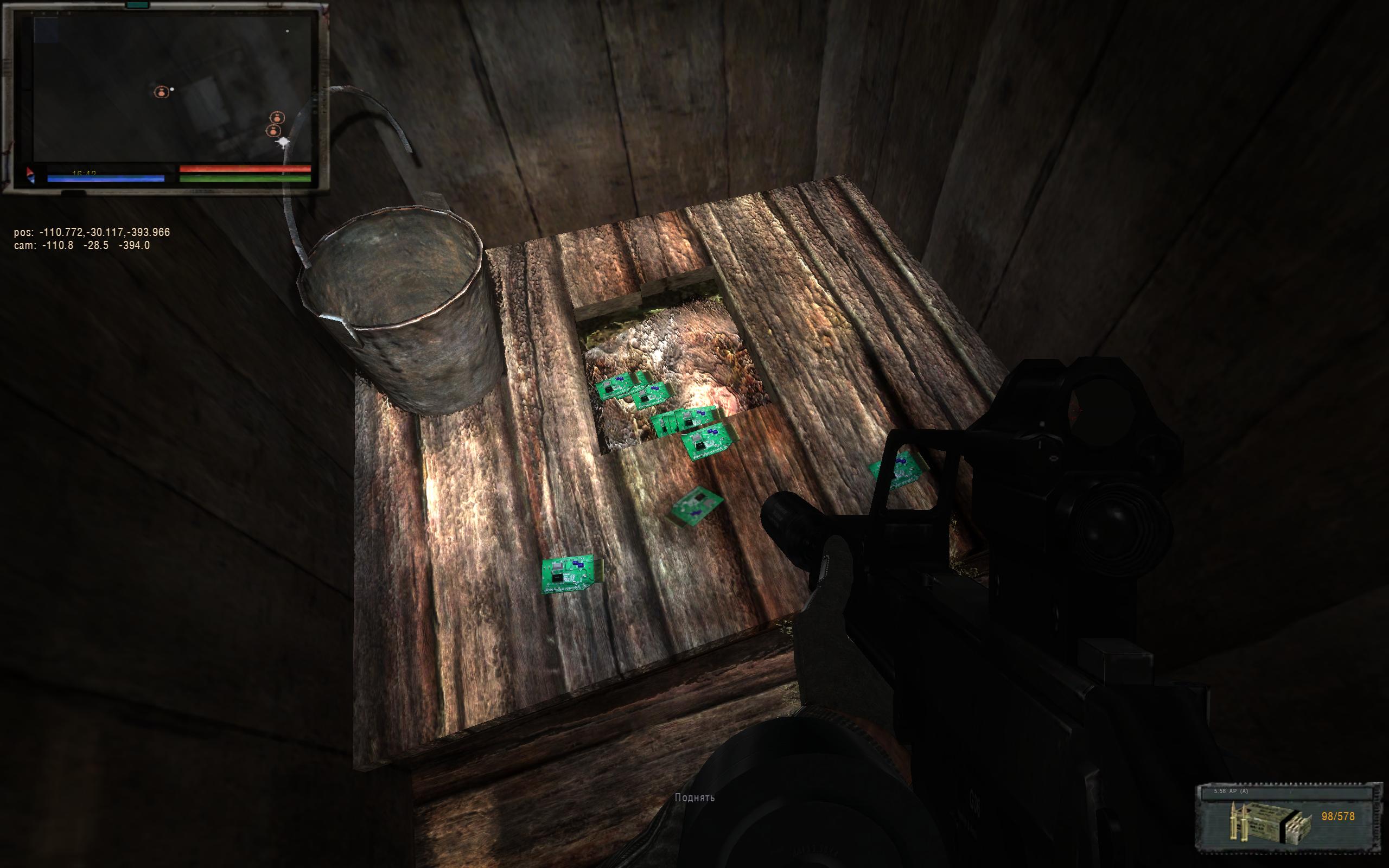Select the orange marker beside the white dot

(162, 92)
